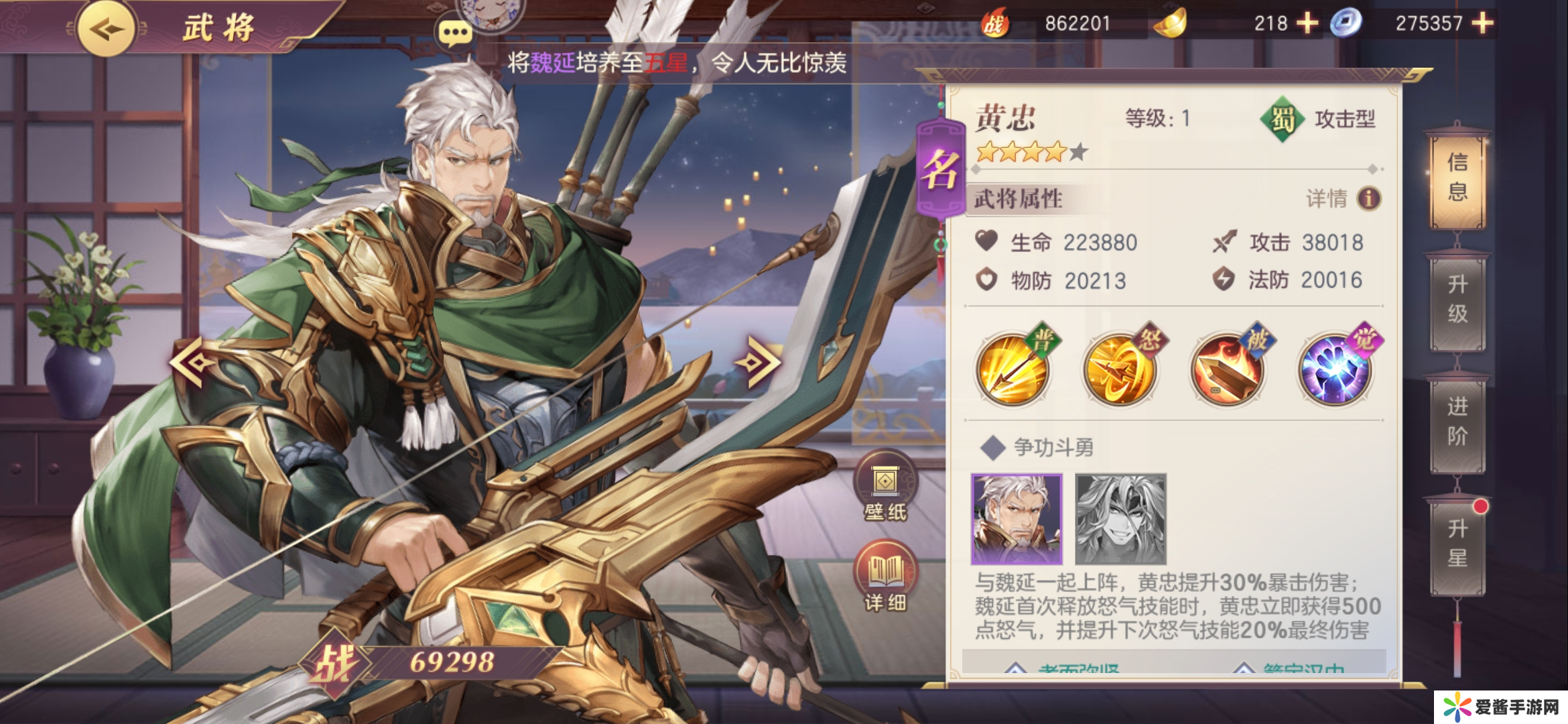Open the 升星 star upgrade tab

point(1457,543)
